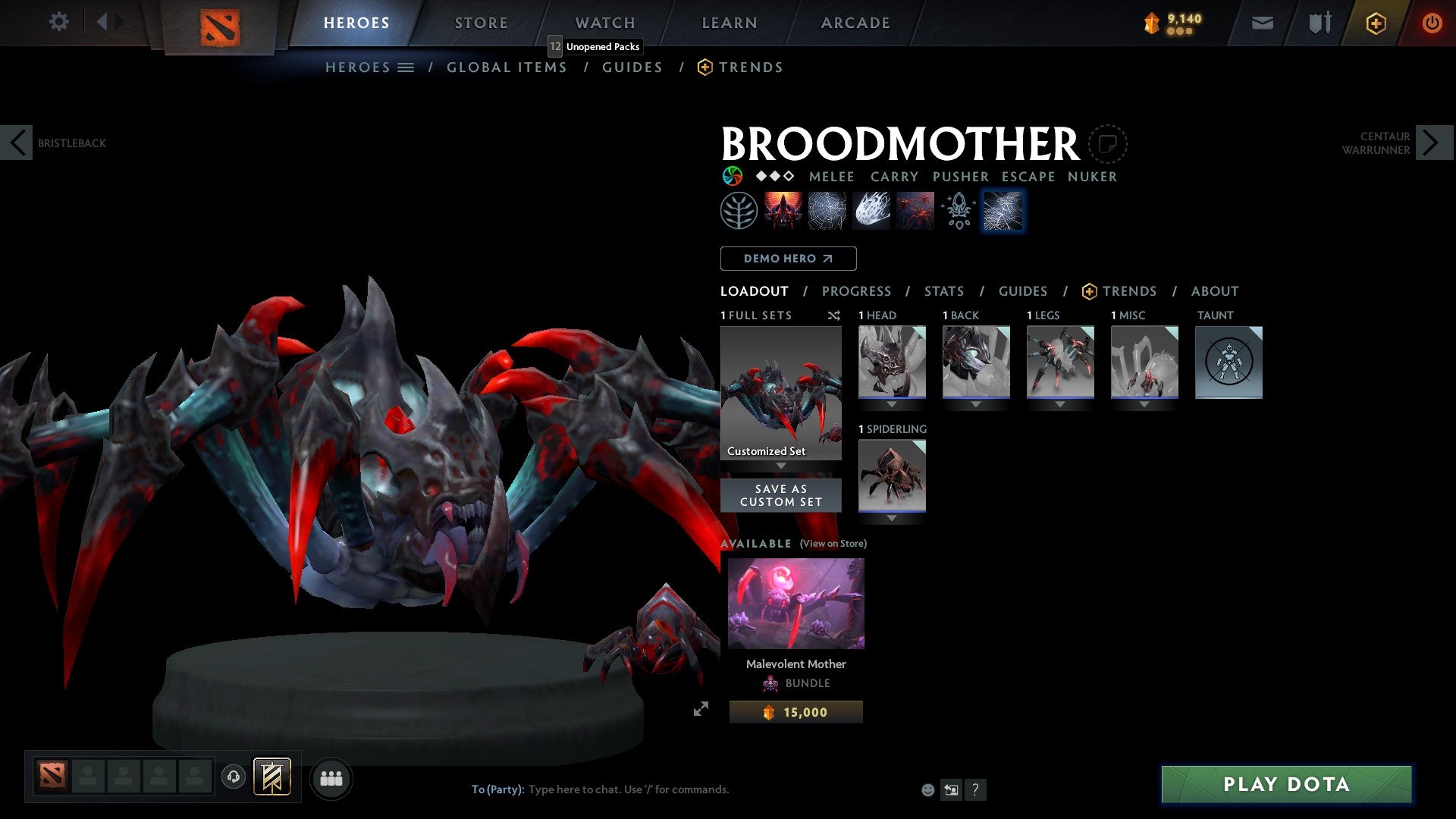Switch to the ARCADE tab

point(855,22)
